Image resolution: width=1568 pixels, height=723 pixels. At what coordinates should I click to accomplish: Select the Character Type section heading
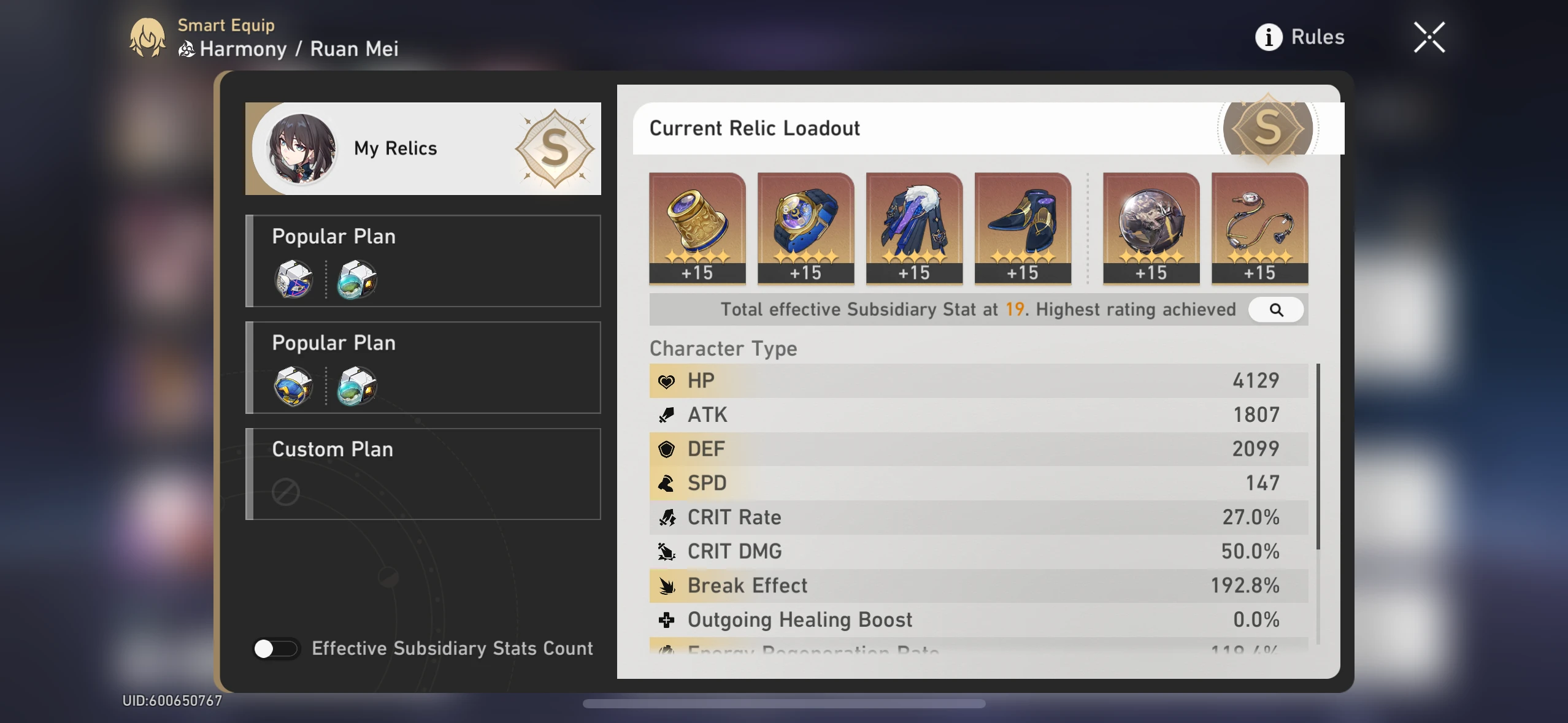723,348
